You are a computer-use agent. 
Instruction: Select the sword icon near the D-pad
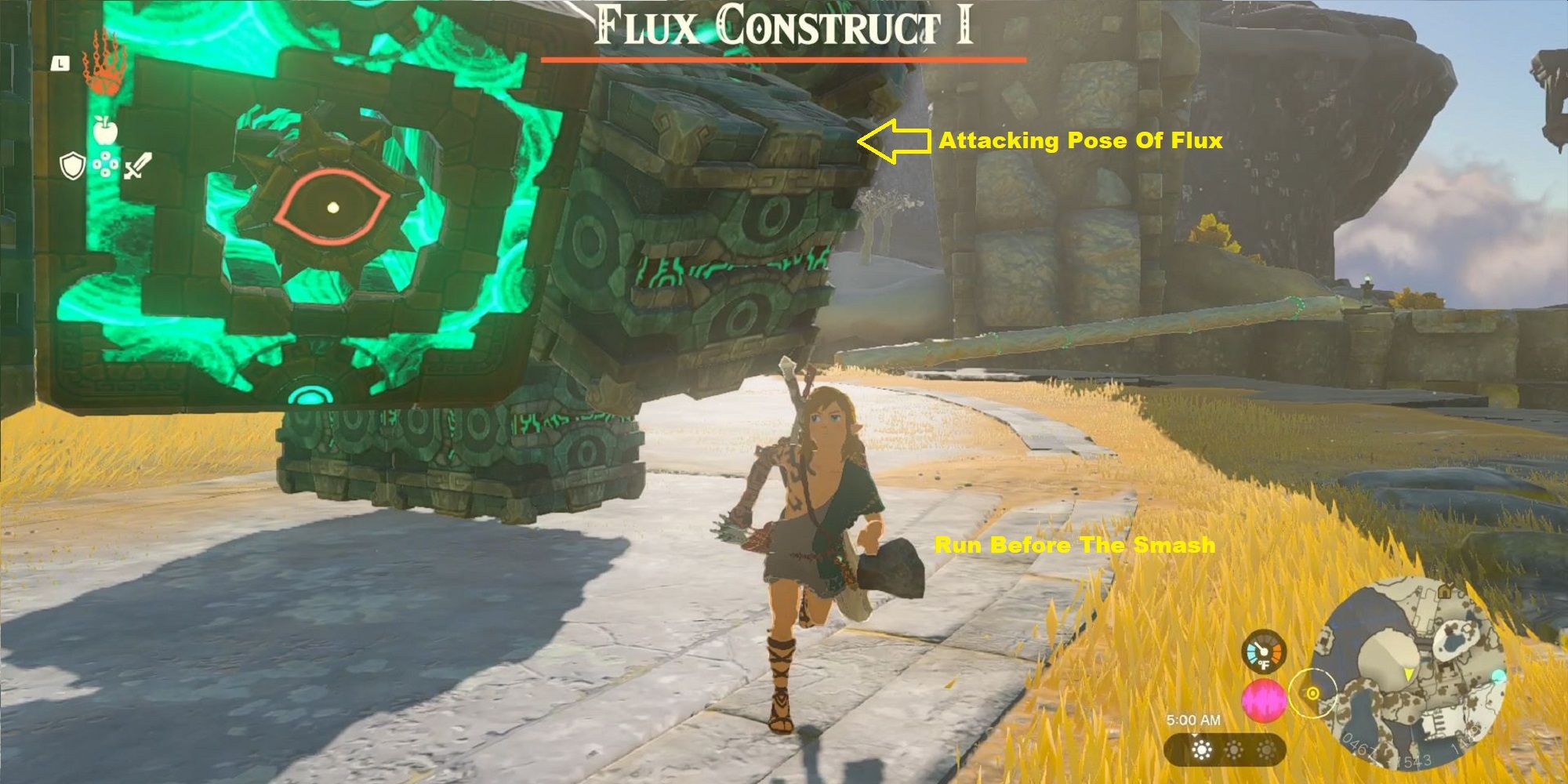[137, 166]
